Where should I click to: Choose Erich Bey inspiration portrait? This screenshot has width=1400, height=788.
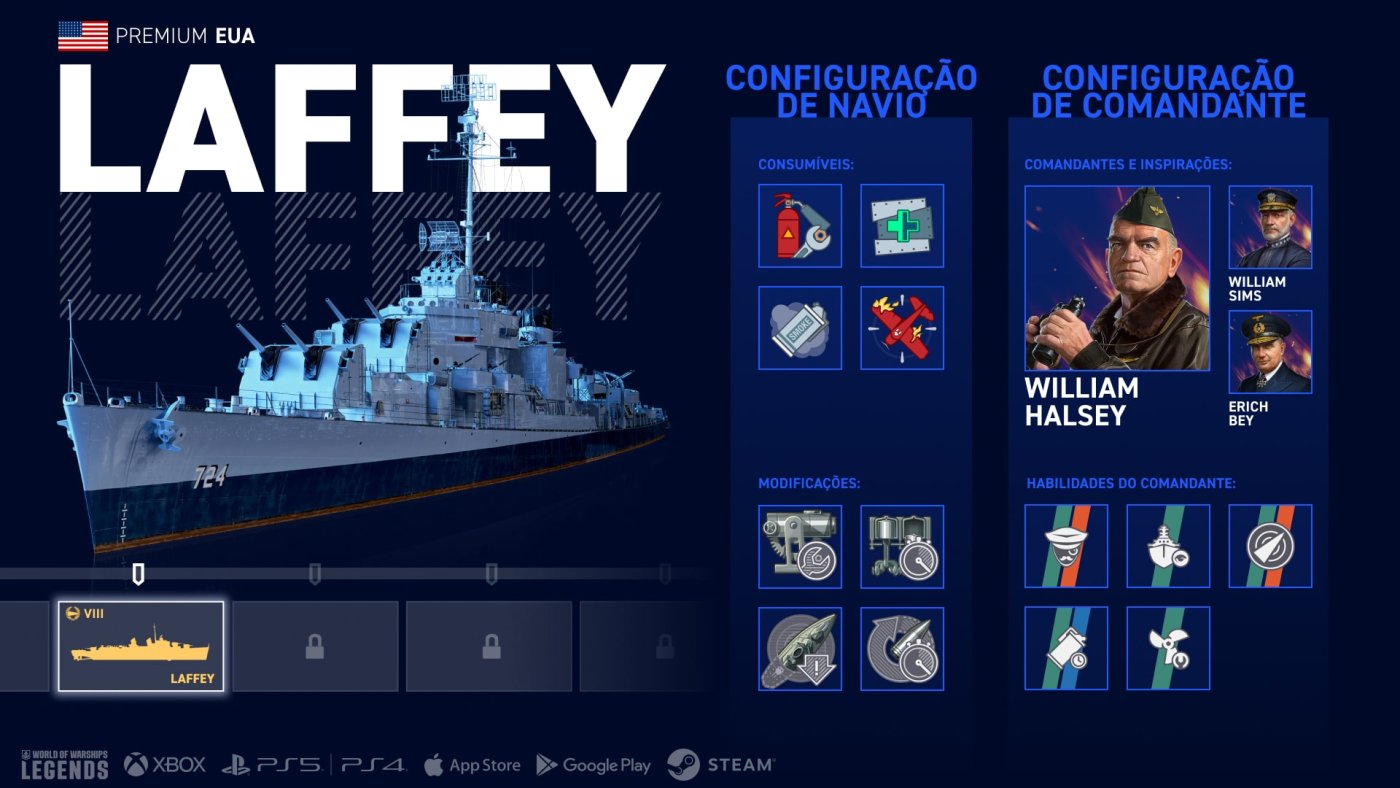(1270, 352)
